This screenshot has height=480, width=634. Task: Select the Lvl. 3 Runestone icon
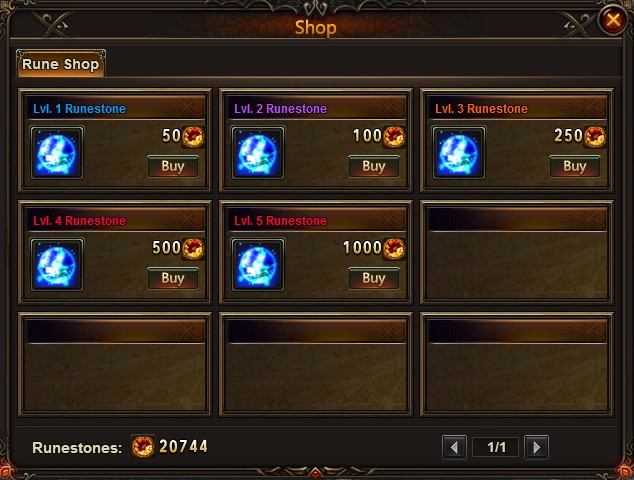pos(459,153)
